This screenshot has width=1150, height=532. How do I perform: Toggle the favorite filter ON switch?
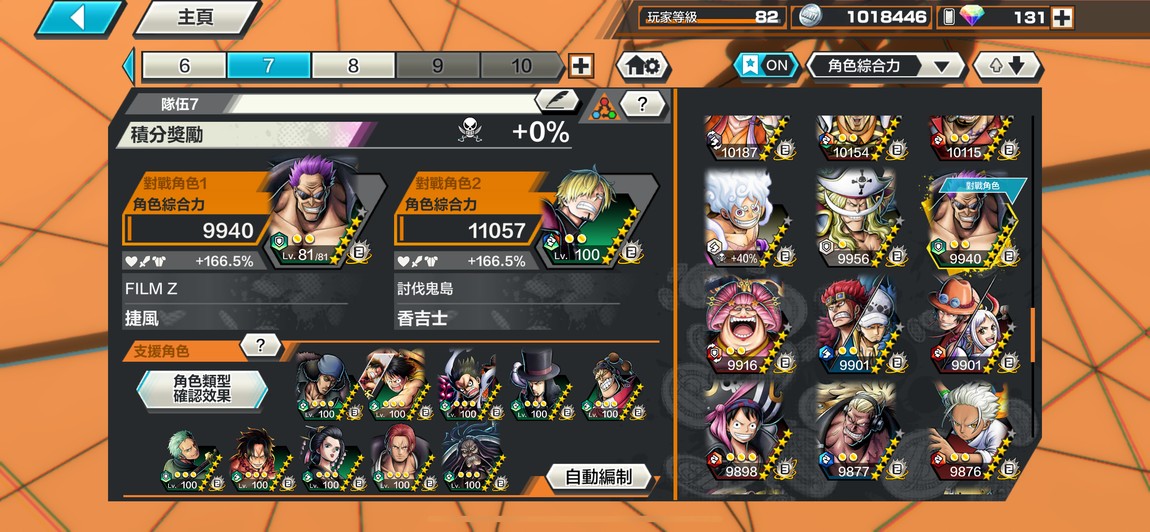[x=765, y=66]
